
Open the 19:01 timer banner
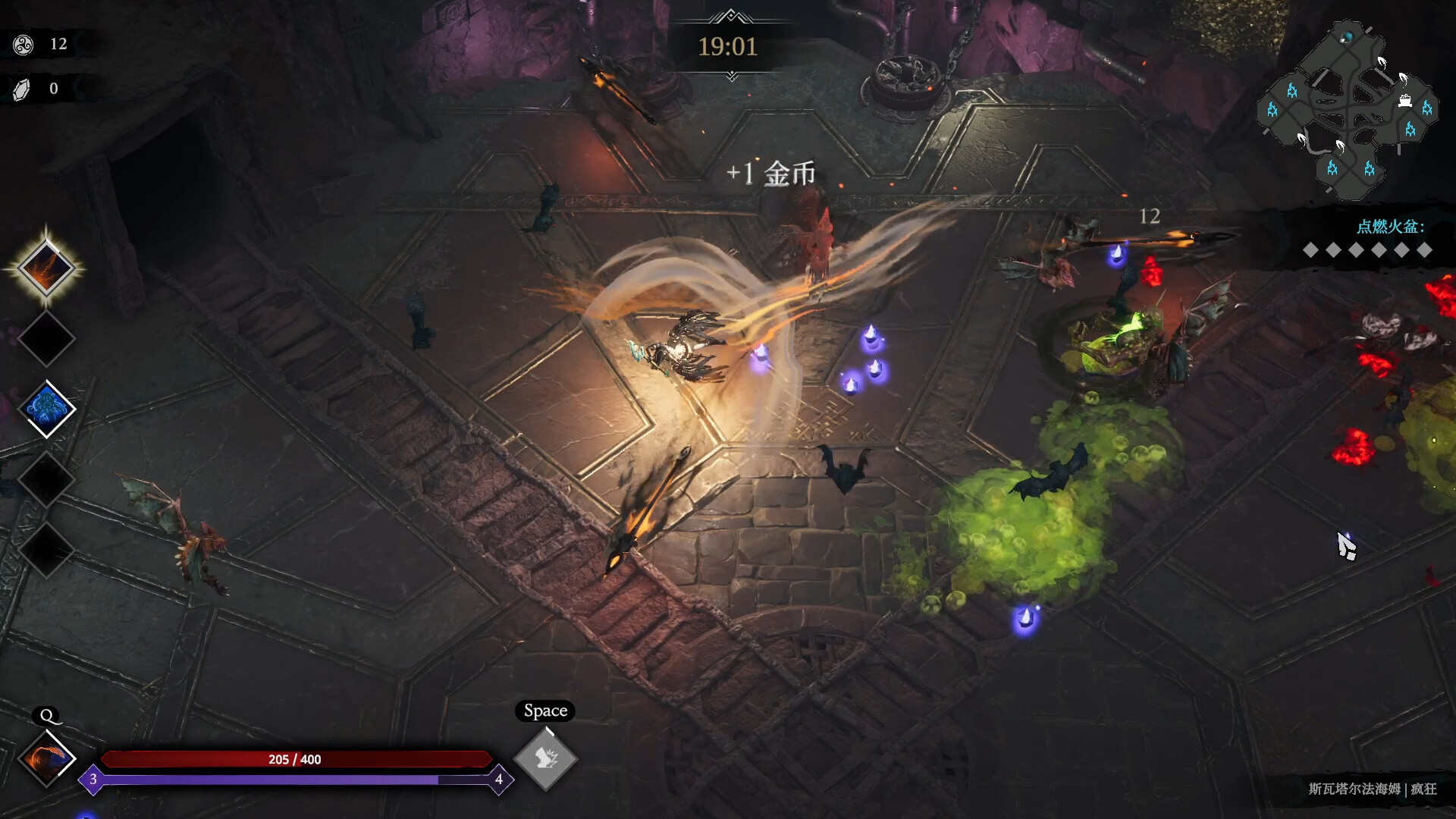(727, 47)
